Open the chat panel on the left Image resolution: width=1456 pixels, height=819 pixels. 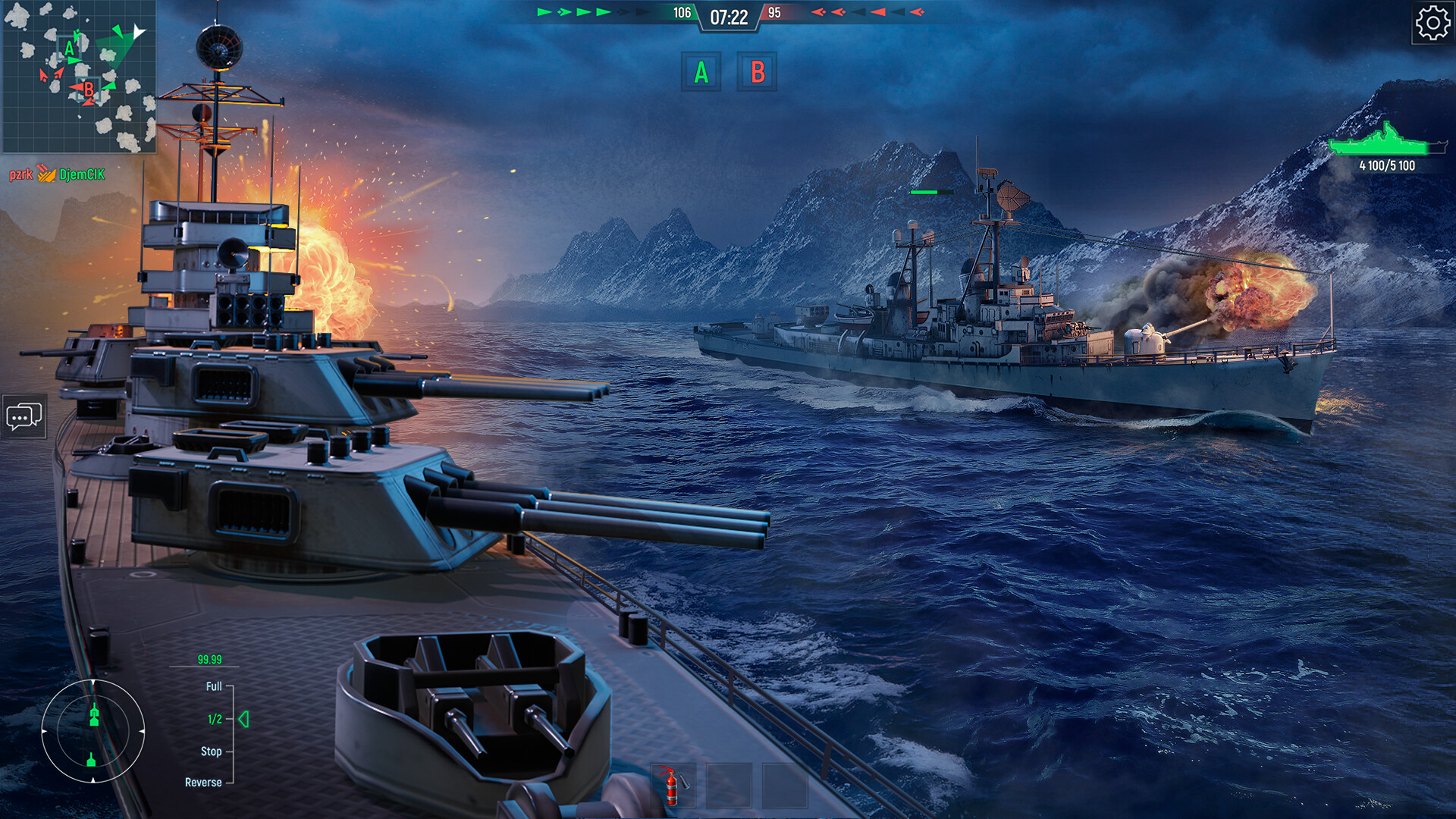coord(25,416)
